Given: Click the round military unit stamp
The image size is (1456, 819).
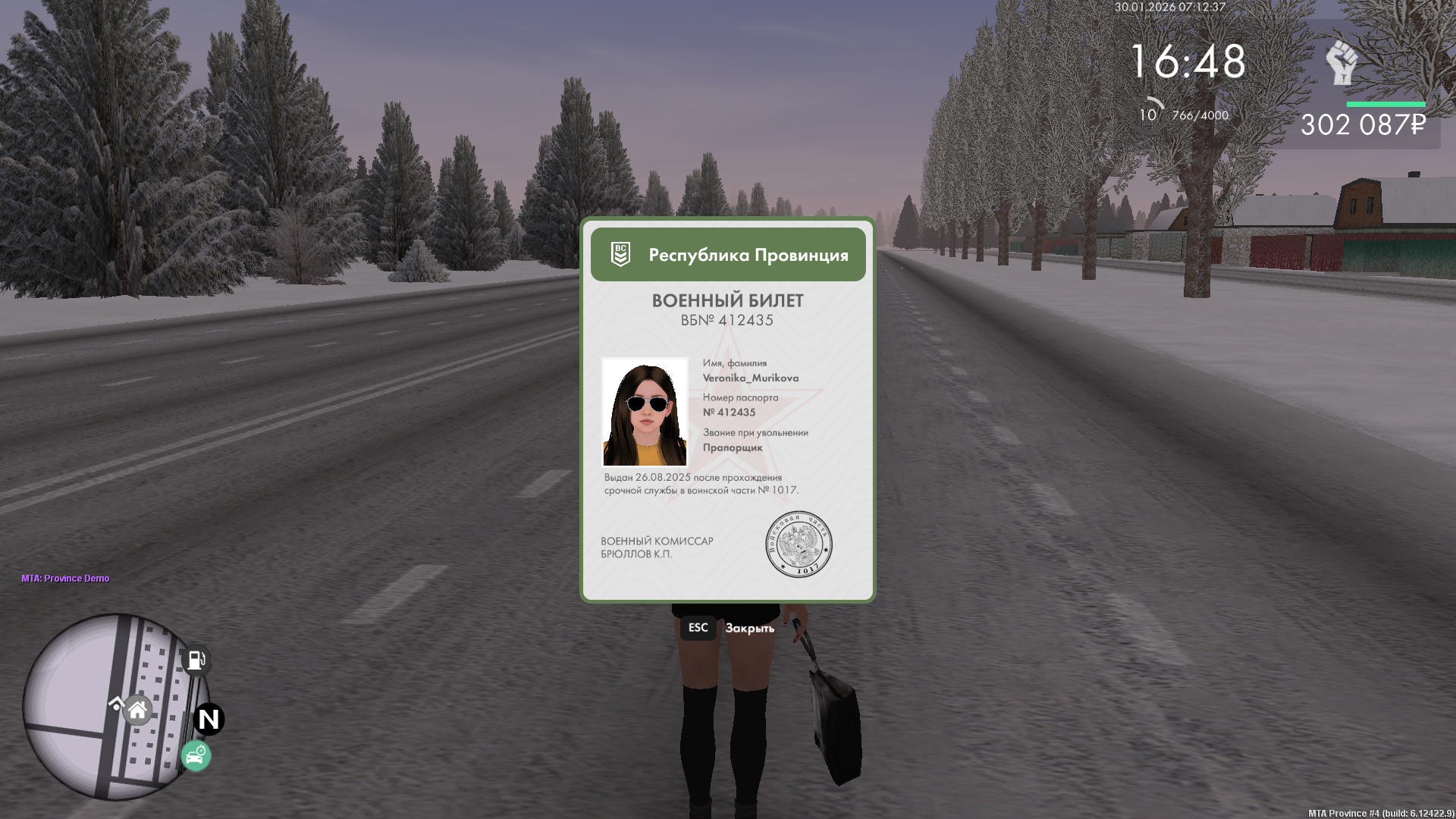Looking at the screenshot, I should click(799, 544).
